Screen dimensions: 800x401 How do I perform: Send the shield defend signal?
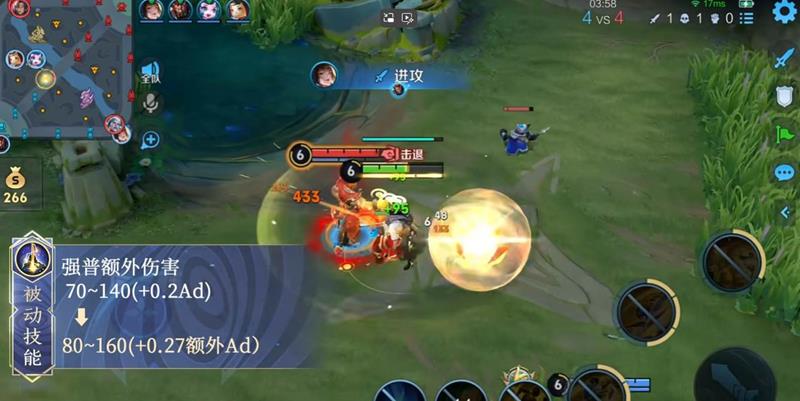(x=783, y=96)
